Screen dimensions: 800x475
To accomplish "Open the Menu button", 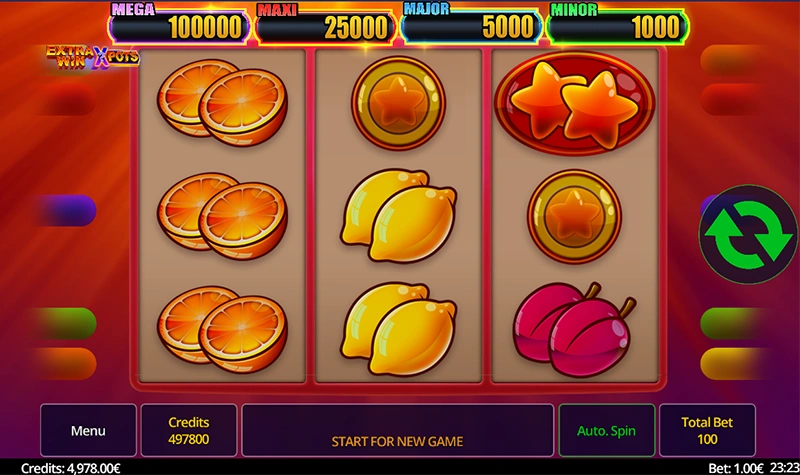I will tap(88, 431).
